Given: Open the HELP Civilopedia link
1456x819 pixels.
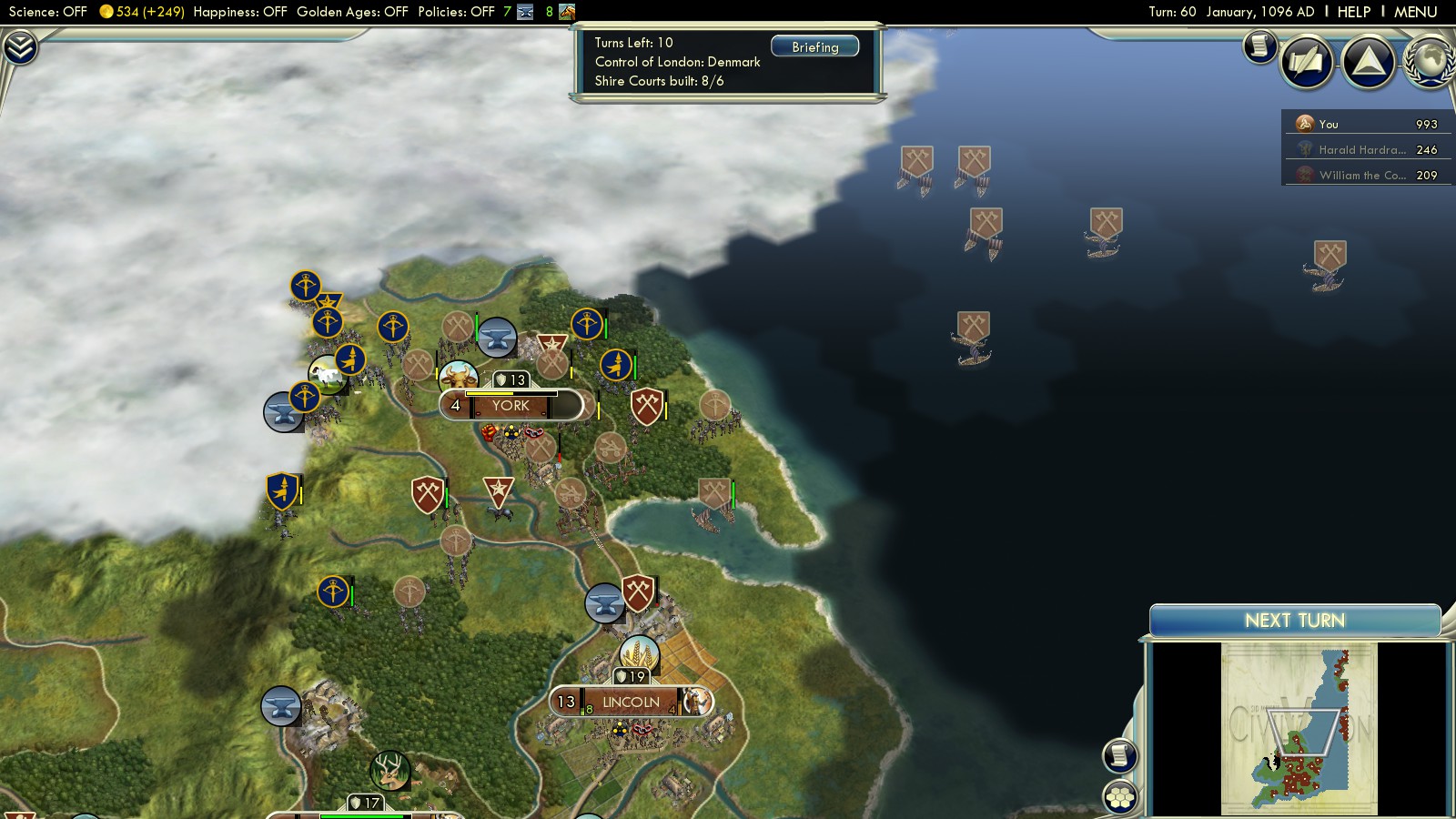Looking at the screenshot, I should pos(1353,12).
